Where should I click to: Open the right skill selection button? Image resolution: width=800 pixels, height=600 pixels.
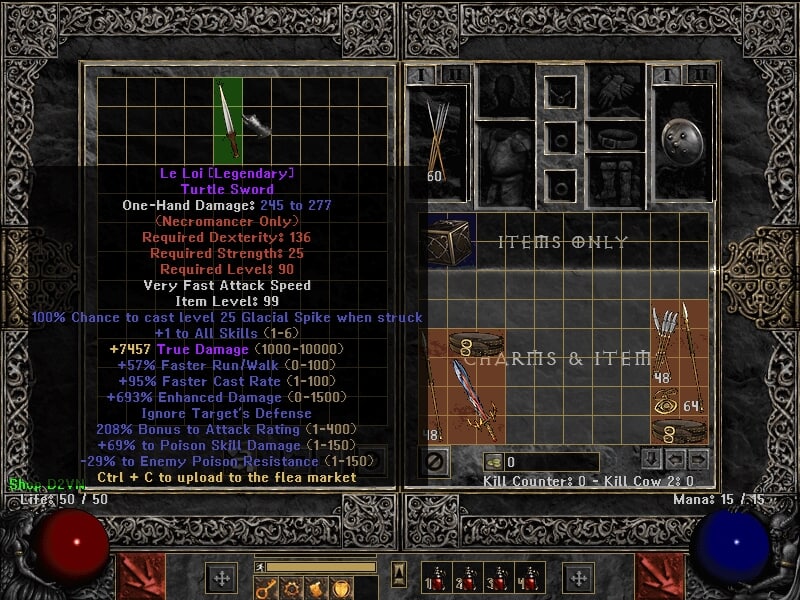click(x=578, y=577)
